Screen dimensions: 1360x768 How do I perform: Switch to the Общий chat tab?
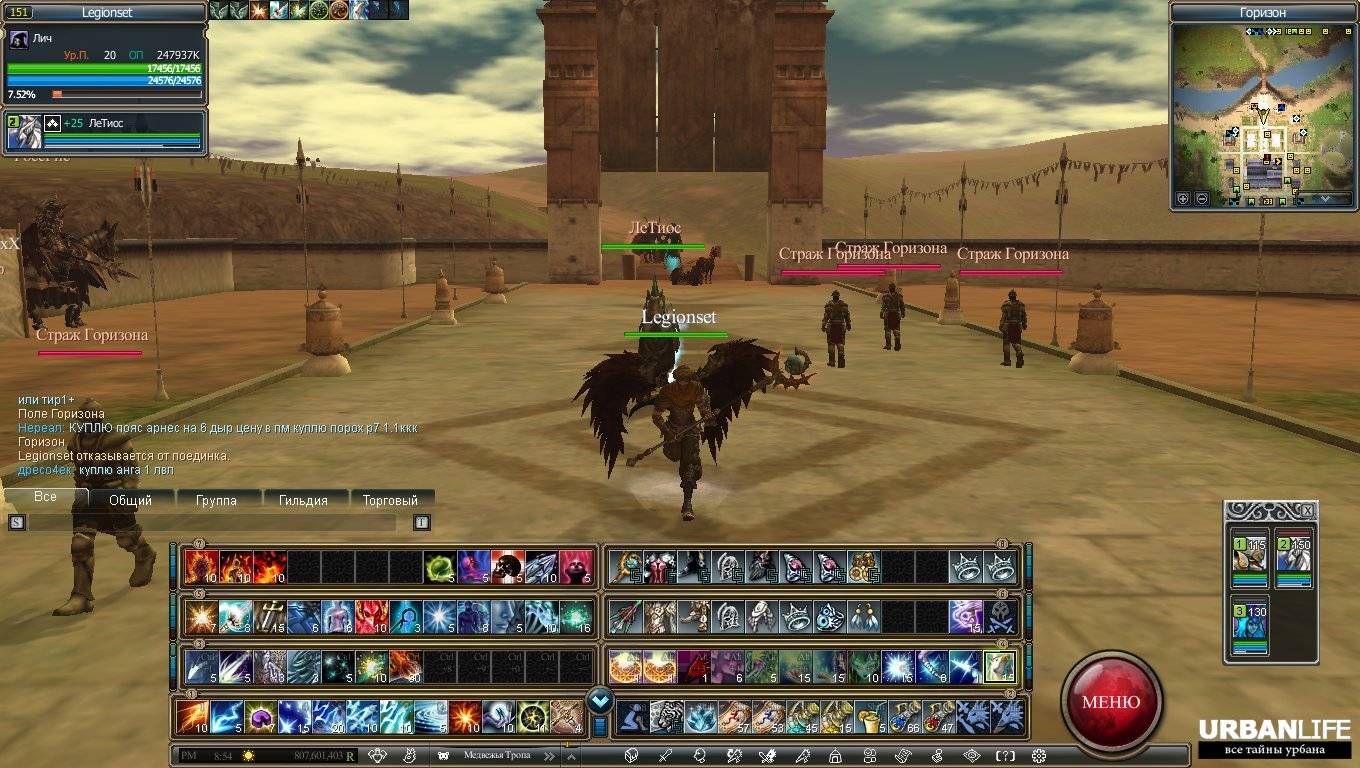pyautogui.click(x=130, y=500)
